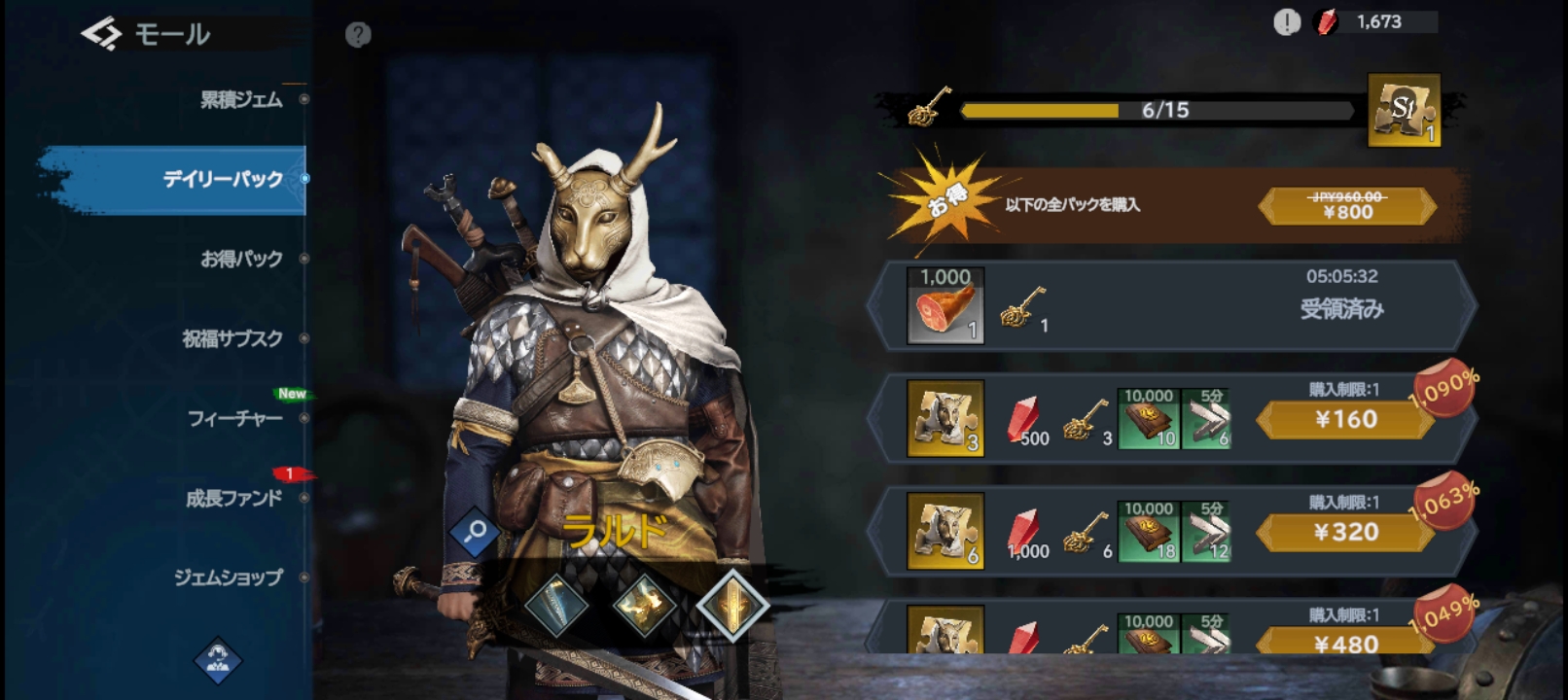Go back using the モール arrow
This screenshot has height=700, width=1568.
[101, 35]
